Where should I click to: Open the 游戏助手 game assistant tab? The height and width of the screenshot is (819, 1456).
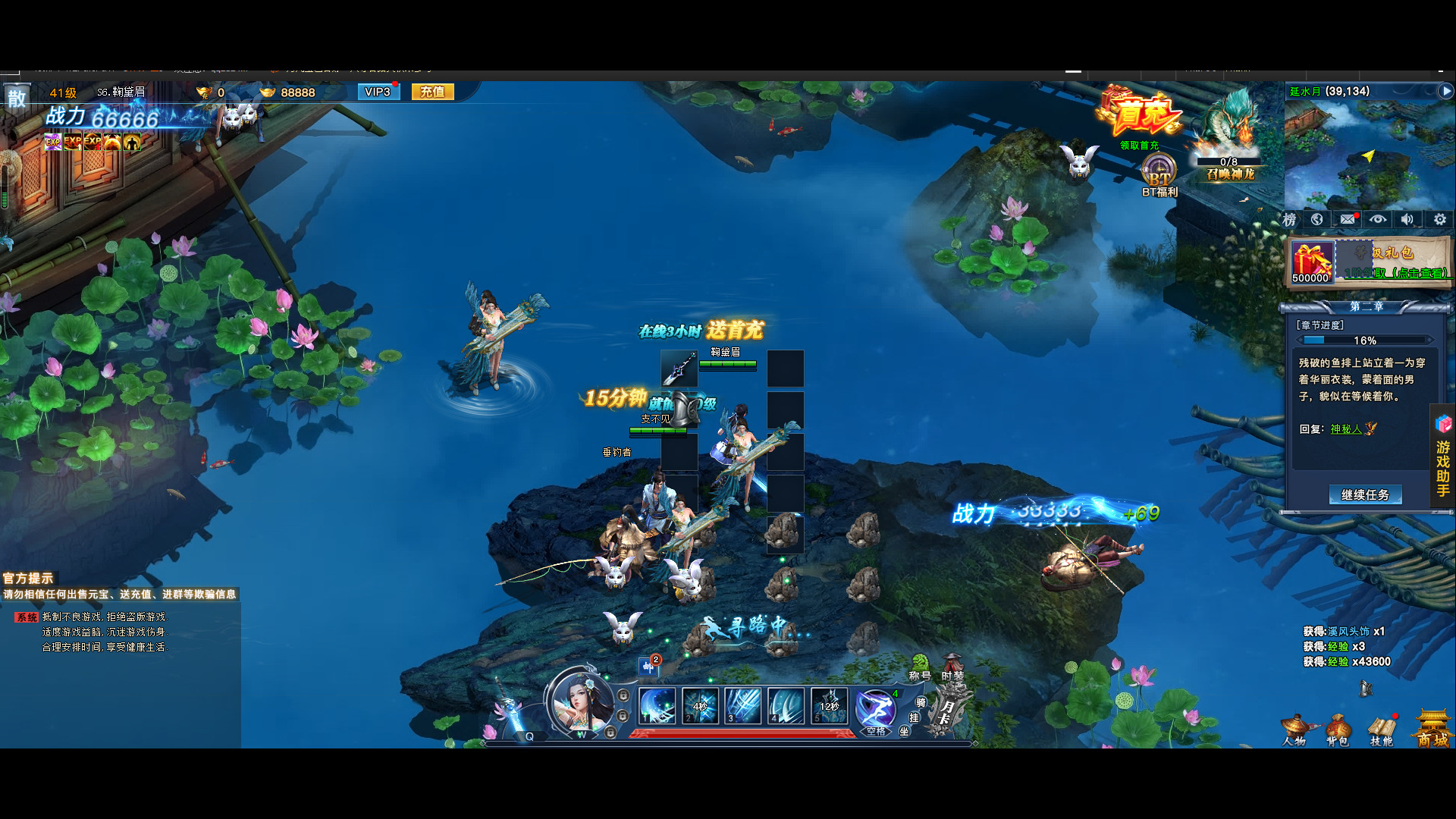click(x=1443, y=457)
